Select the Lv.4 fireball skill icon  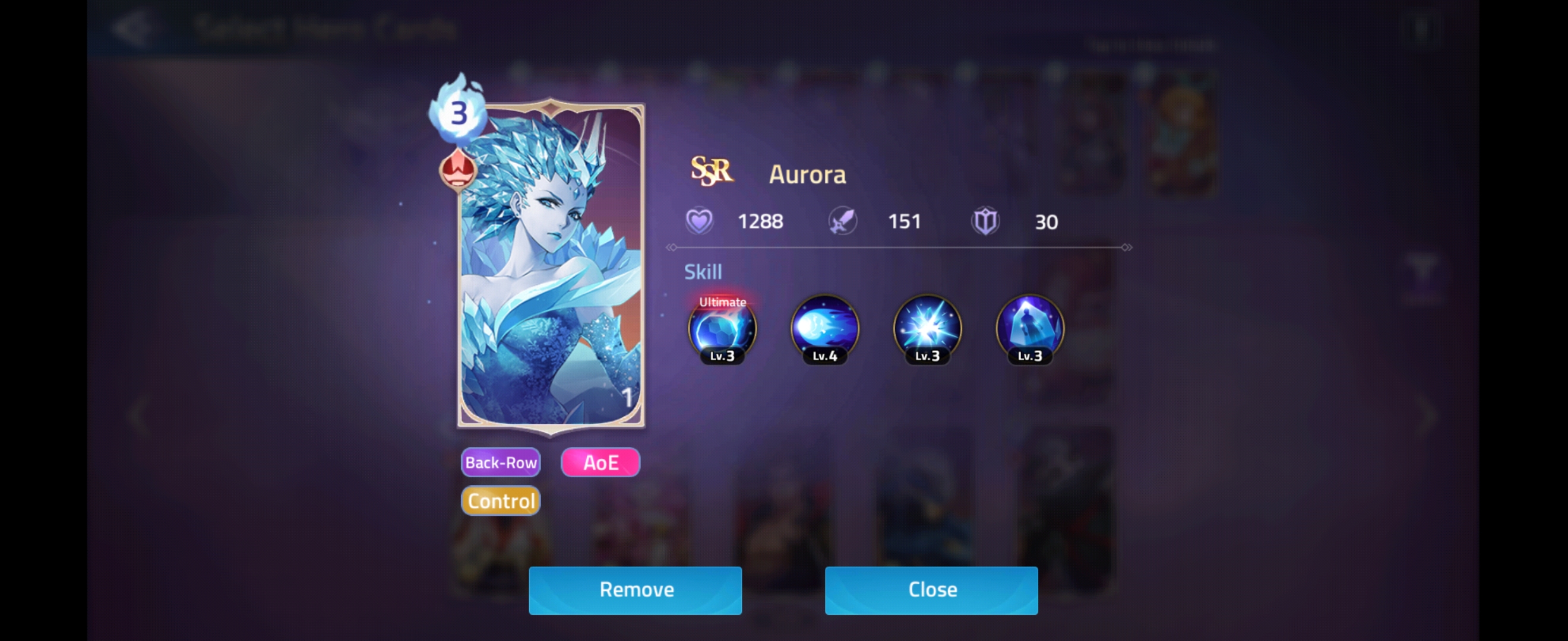tap(824, 330)
